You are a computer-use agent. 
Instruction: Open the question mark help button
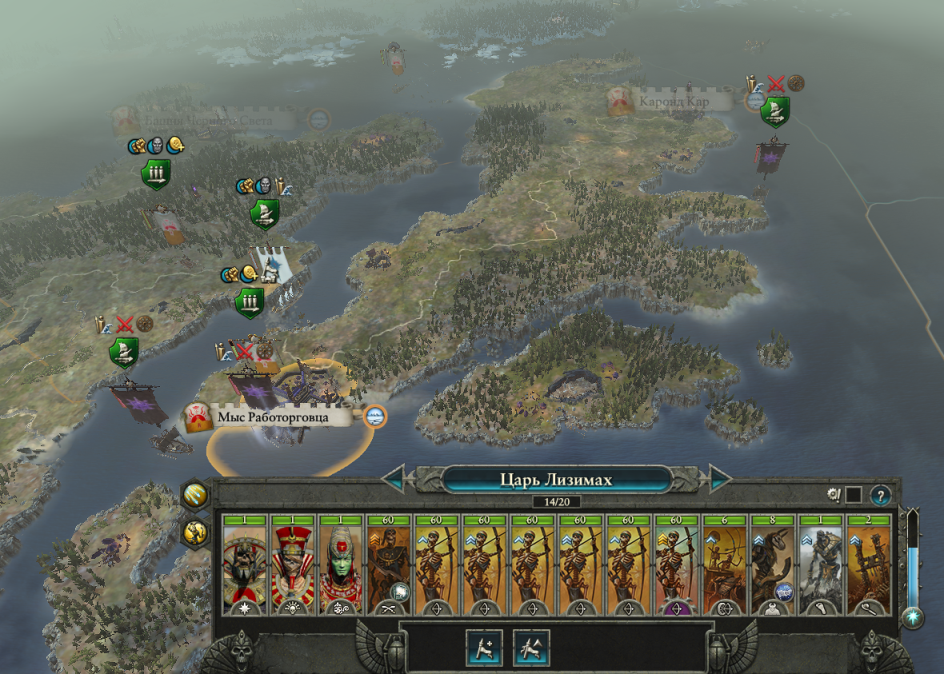click(x=880, y=494)
